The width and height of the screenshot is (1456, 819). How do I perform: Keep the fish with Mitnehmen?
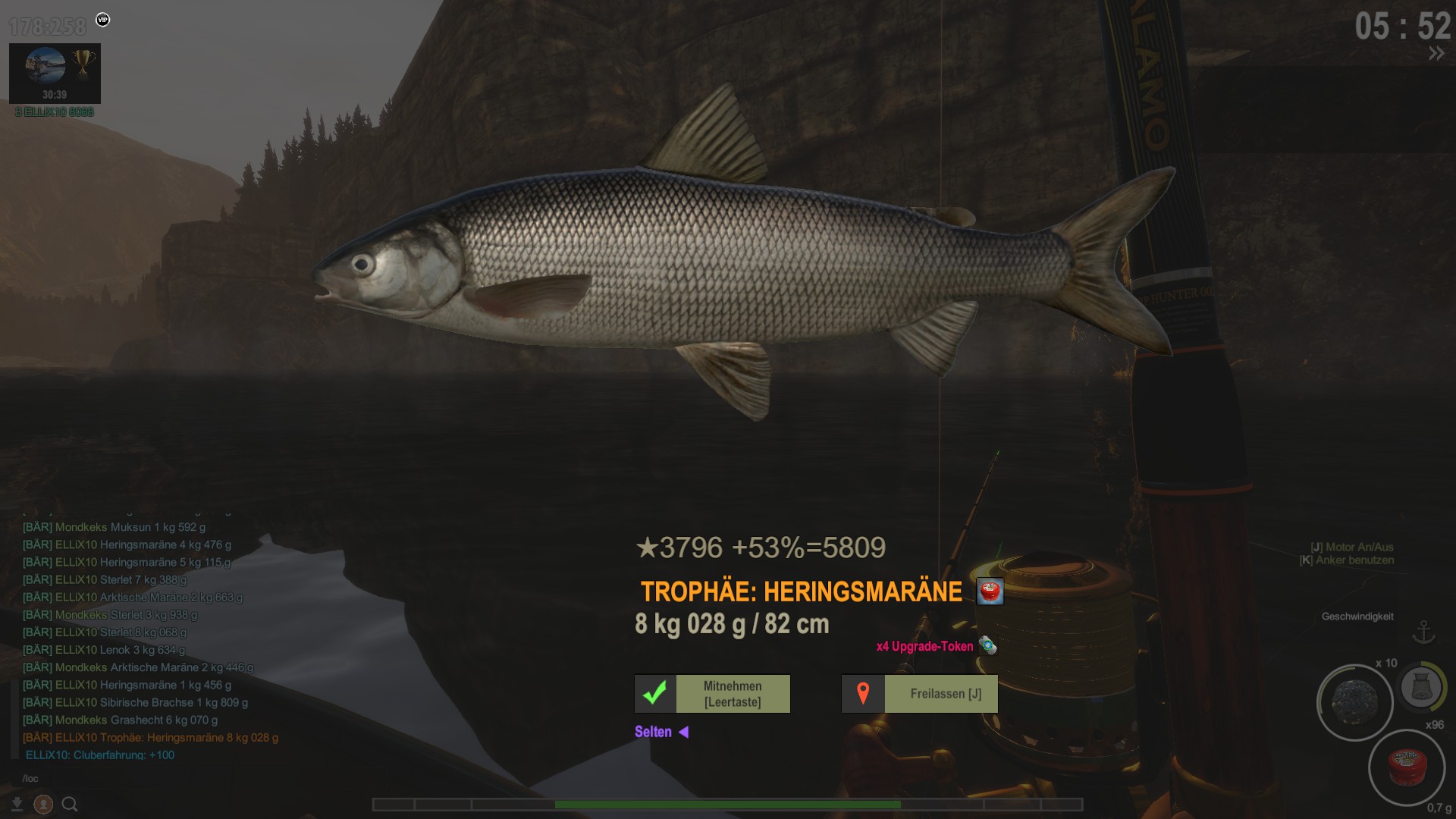coord(712,694)
